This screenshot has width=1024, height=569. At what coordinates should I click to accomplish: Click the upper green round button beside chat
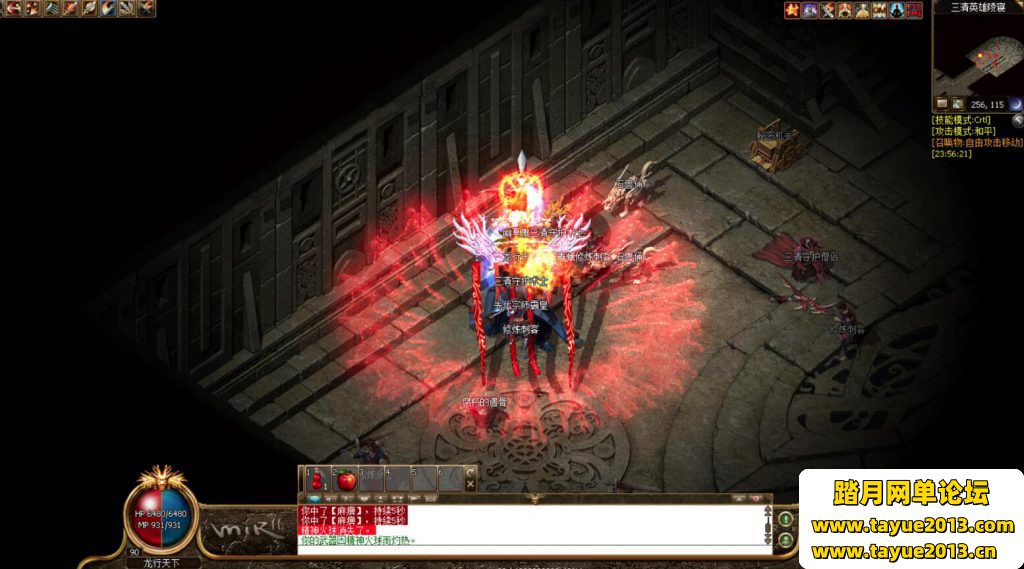click(786, 519)
